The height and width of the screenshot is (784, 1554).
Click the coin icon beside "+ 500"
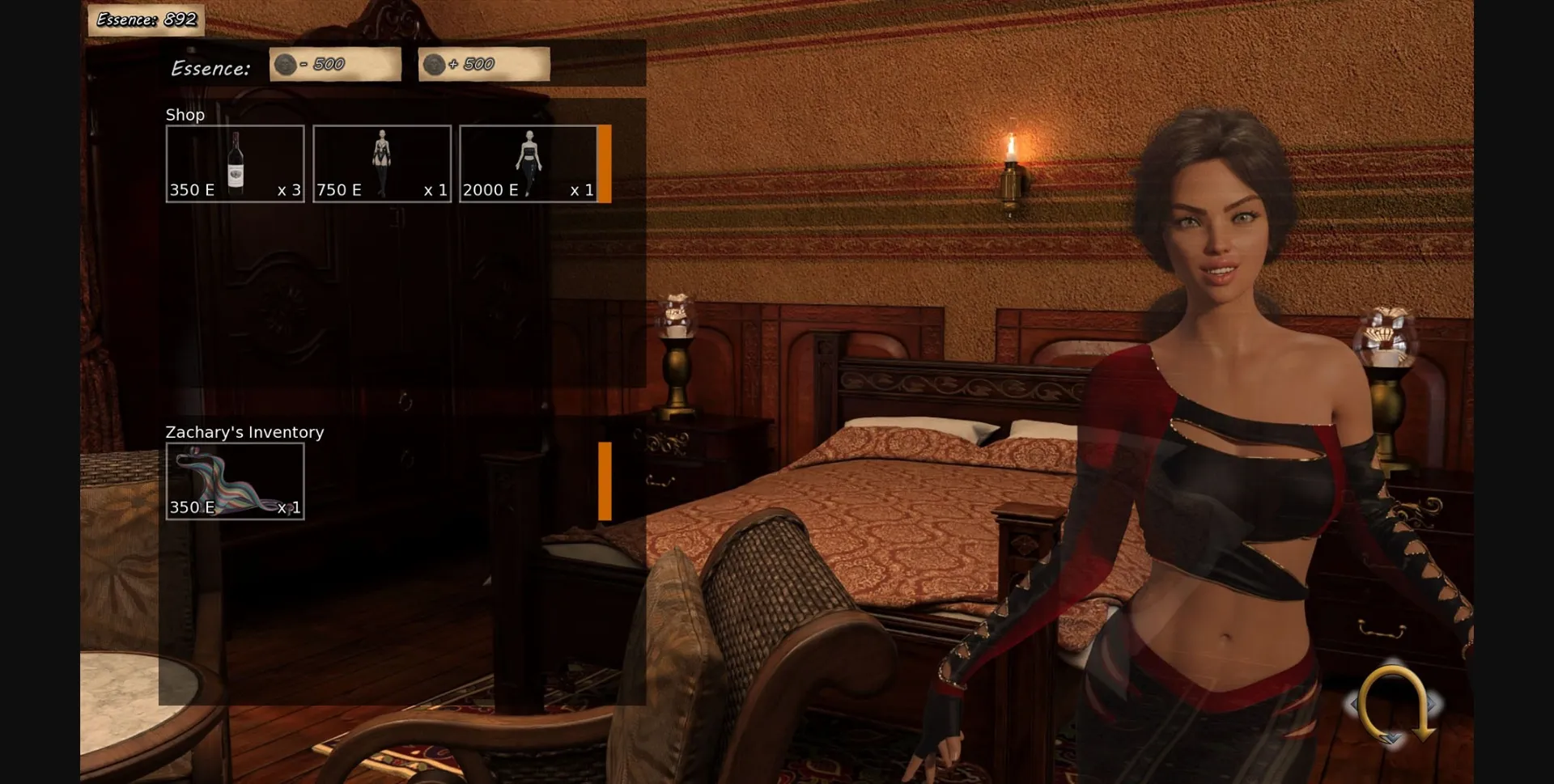point(435,64)
